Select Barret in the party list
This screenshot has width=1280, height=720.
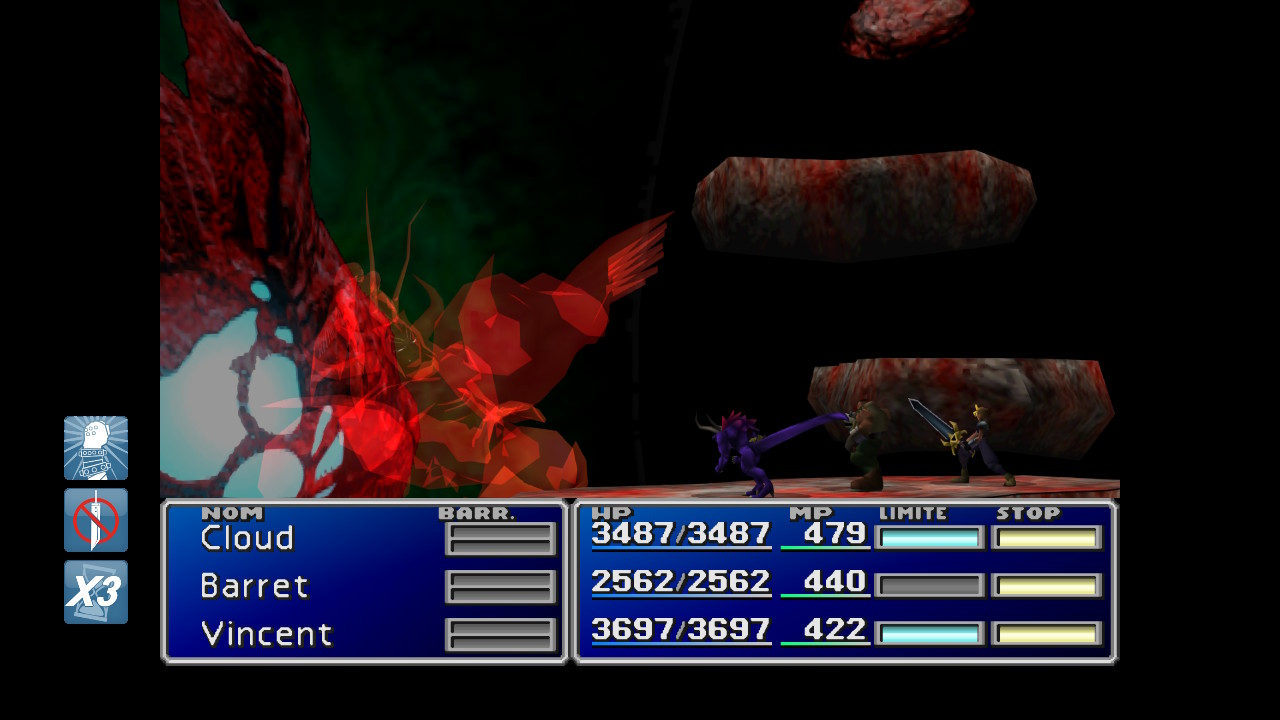255,586
